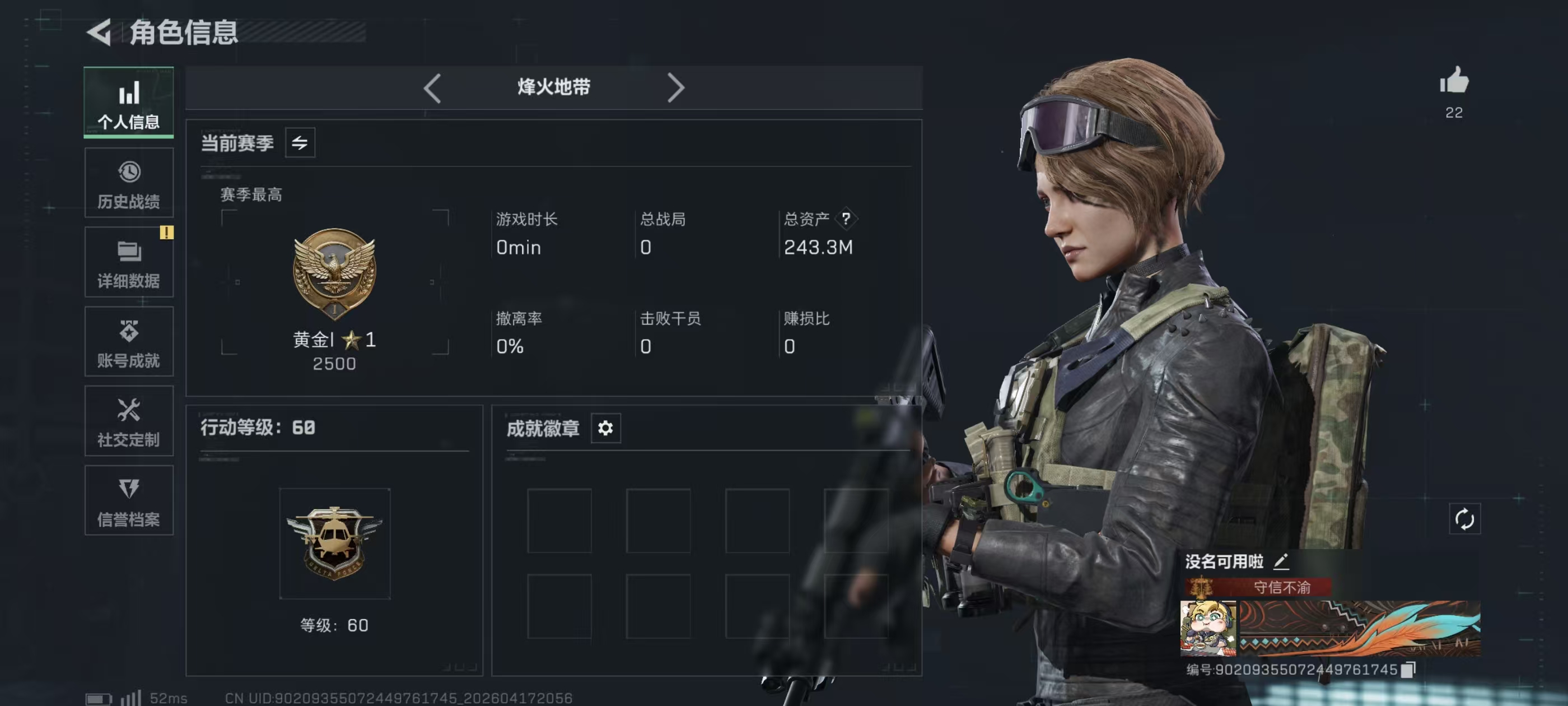Image resolution: width=1568 pixels, height=706 pixels.
Task: Click the 黄金I rank emblem
Action: pos(334,273)
